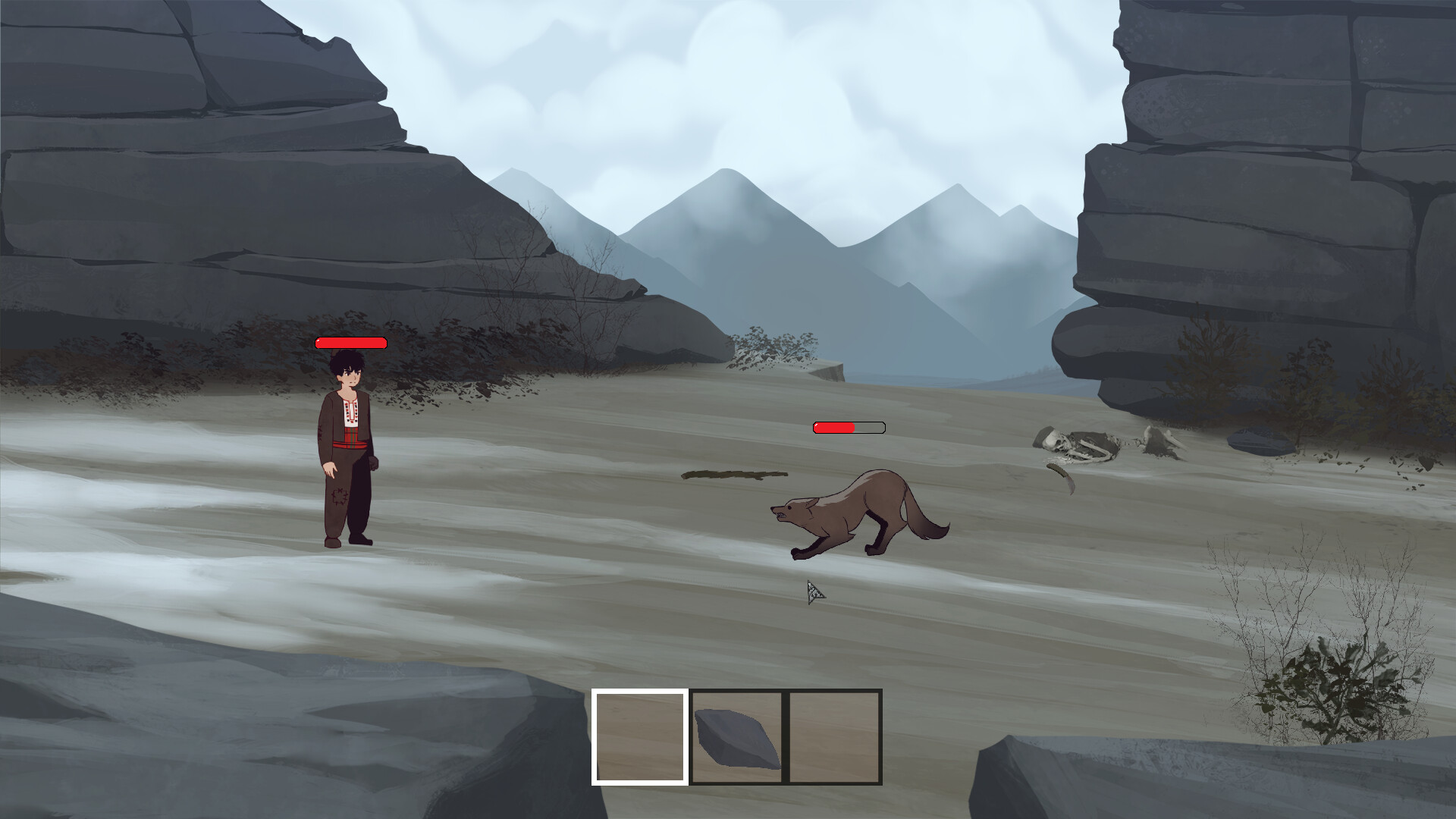1456x819 pixels.
Task: Click the dark stick lying on the ground
Action: (x=732, y=476)
